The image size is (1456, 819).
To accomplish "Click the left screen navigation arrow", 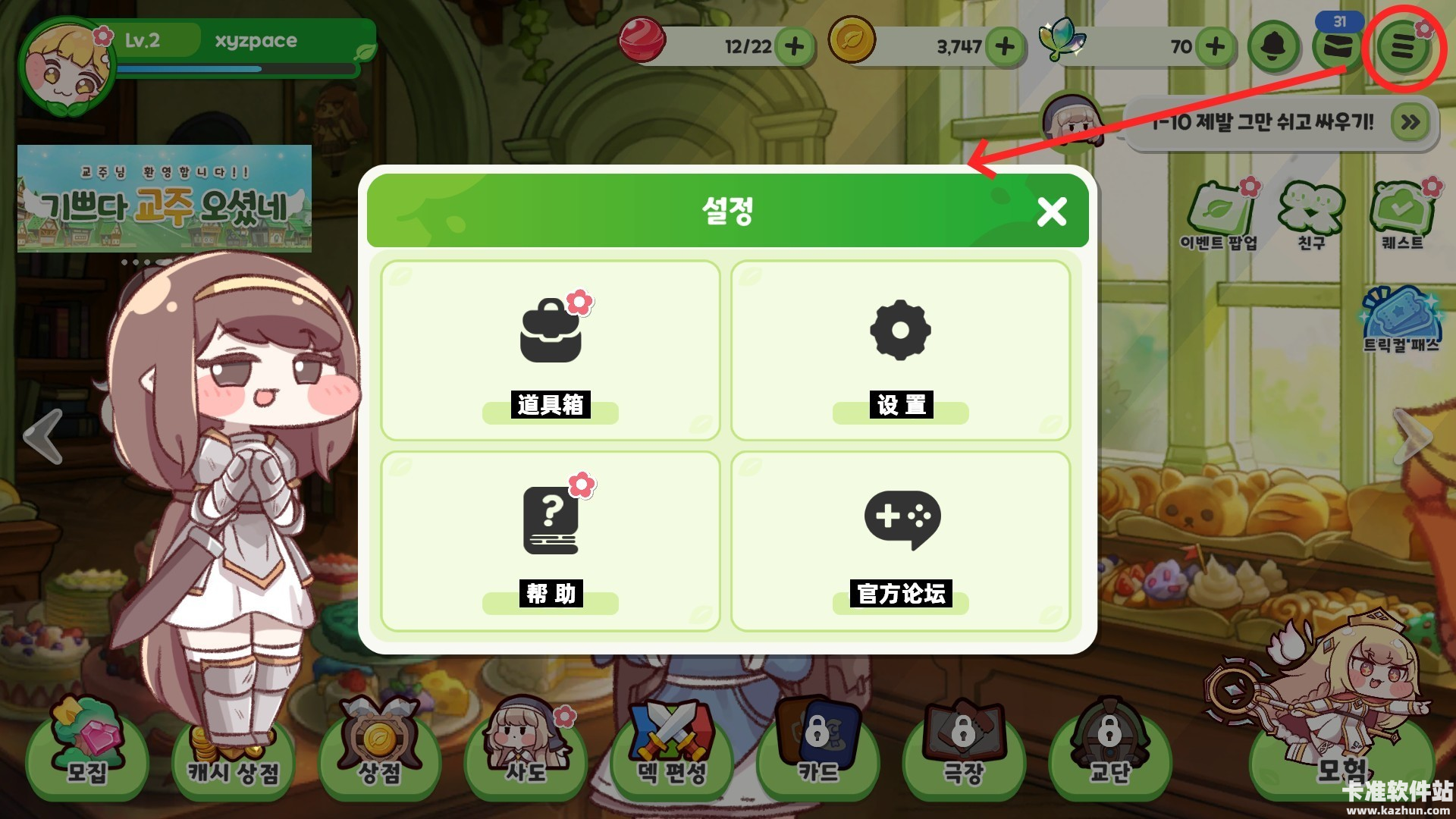I will (x=42, y=435).
